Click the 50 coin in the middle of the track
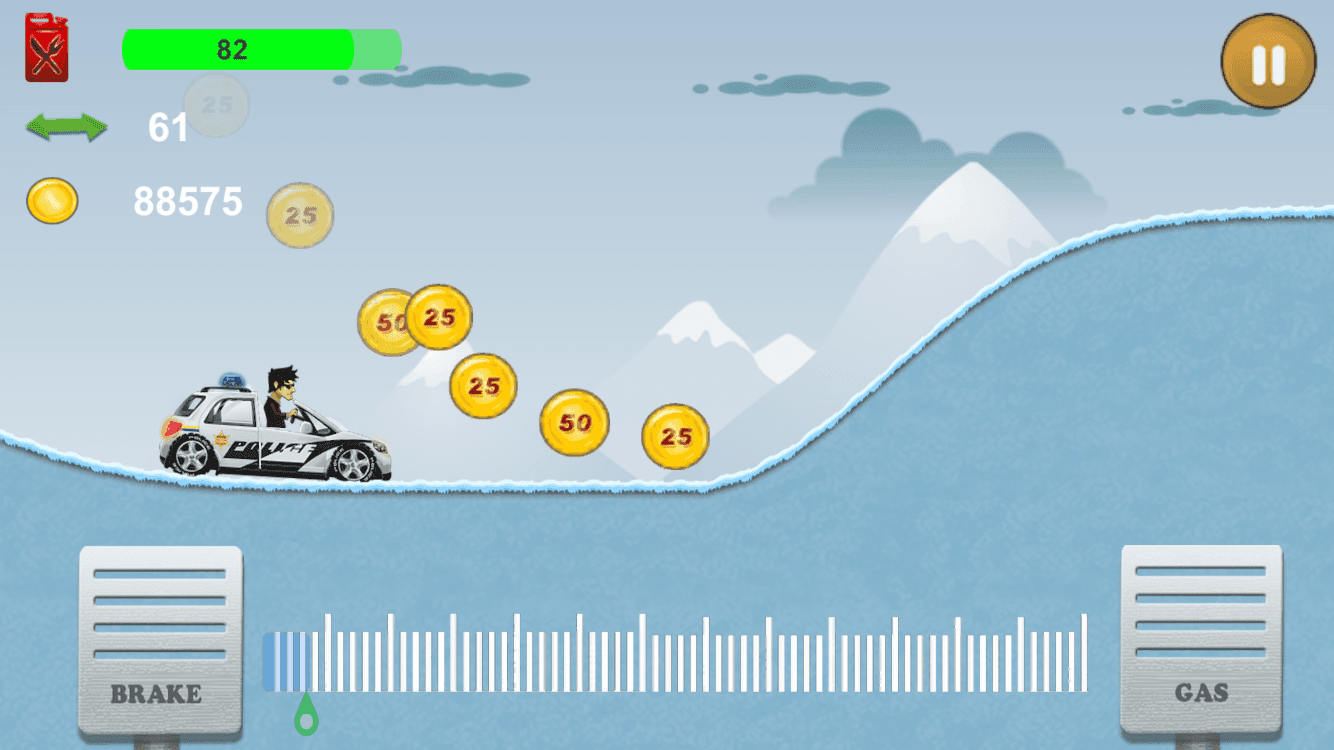Viewport: 1334px width, 750px height. coord(574,421)
